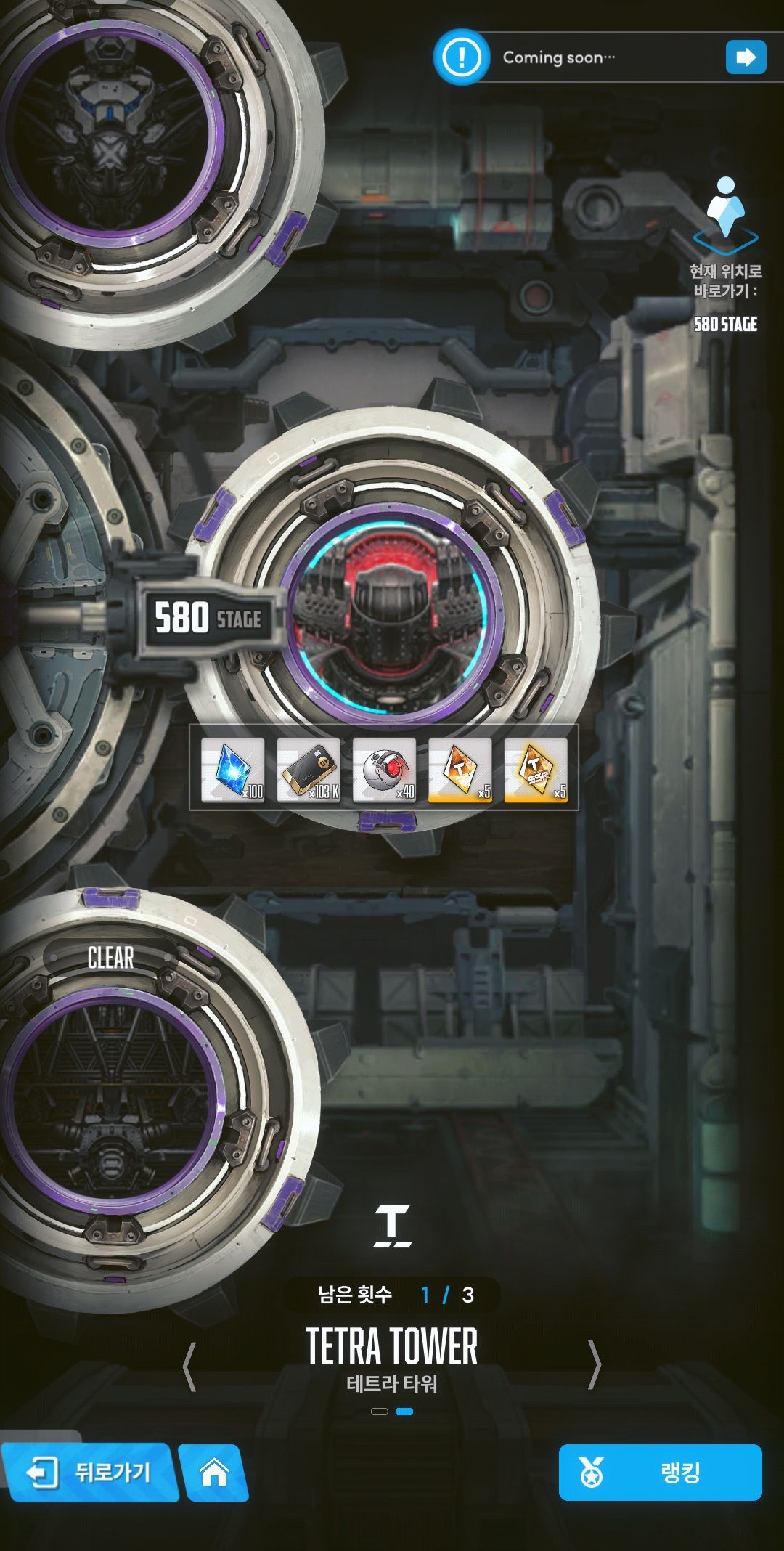Open the Coming soon notice arrow
The height and width of the screenshot is (1551, 784).
(746, 57)
